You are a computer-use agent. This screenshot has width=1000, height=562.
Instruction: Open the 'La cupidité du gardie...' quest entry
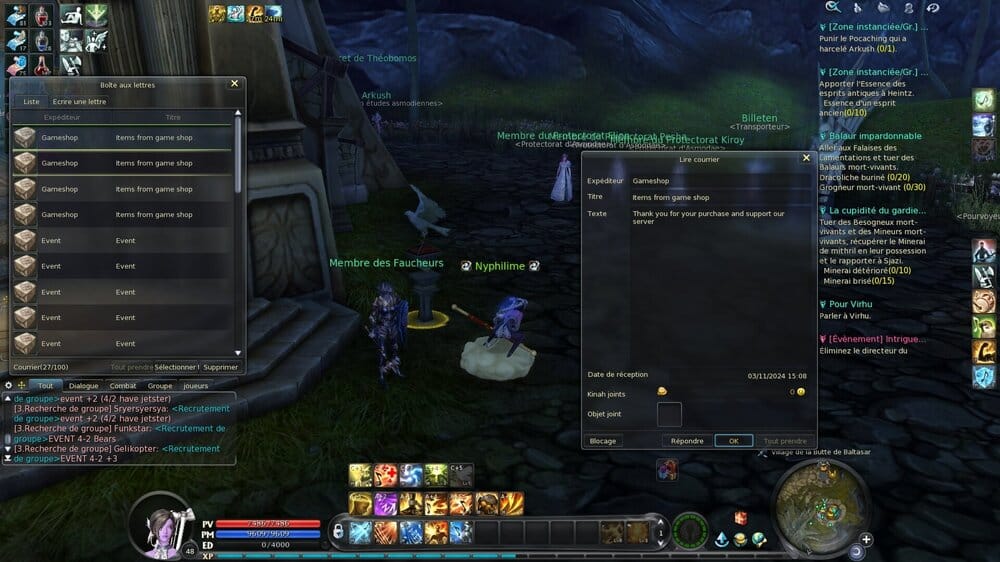(875, 211)
